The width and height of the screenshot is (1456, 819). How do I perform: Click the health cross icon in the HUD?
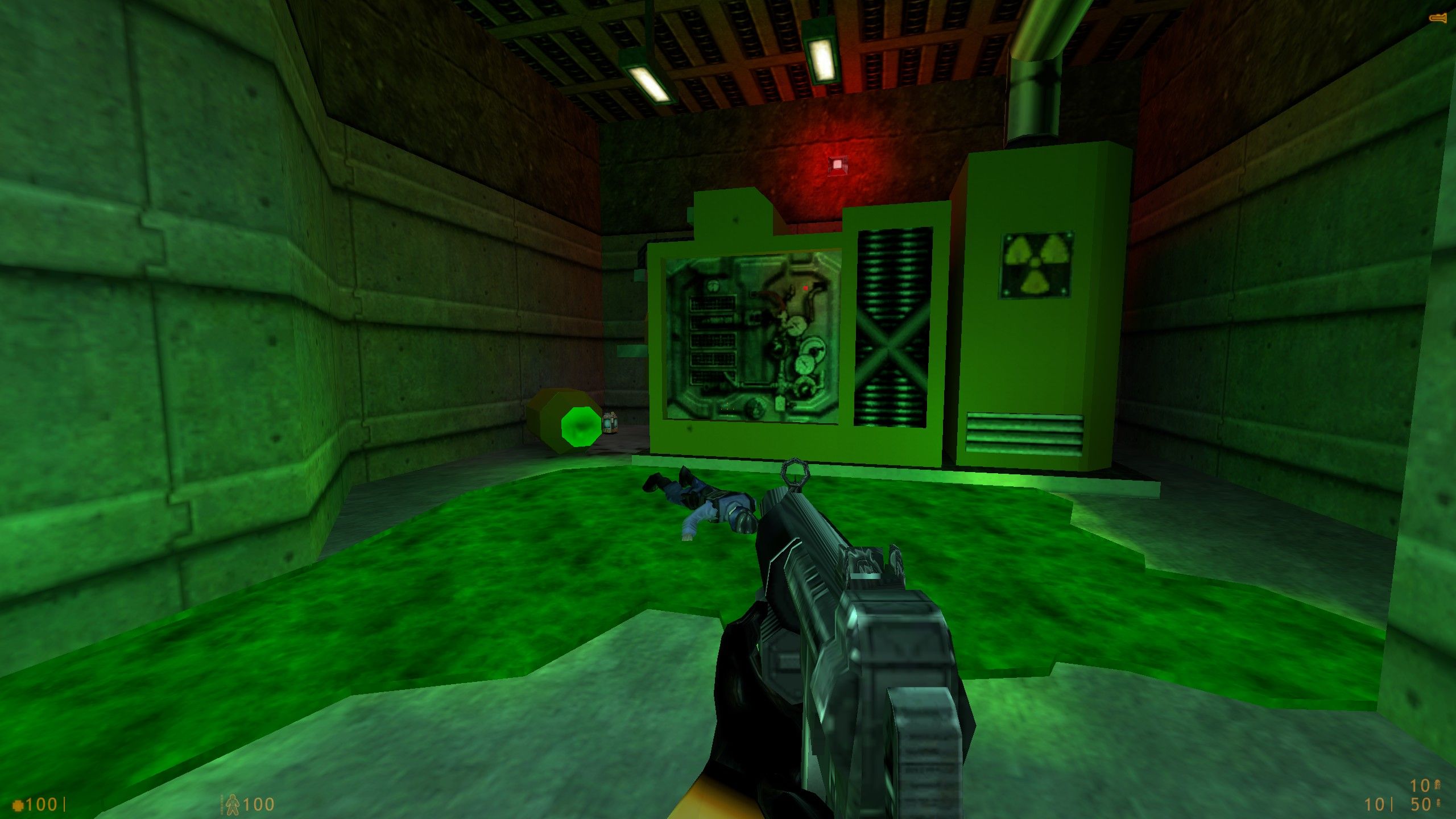point(17,804)
